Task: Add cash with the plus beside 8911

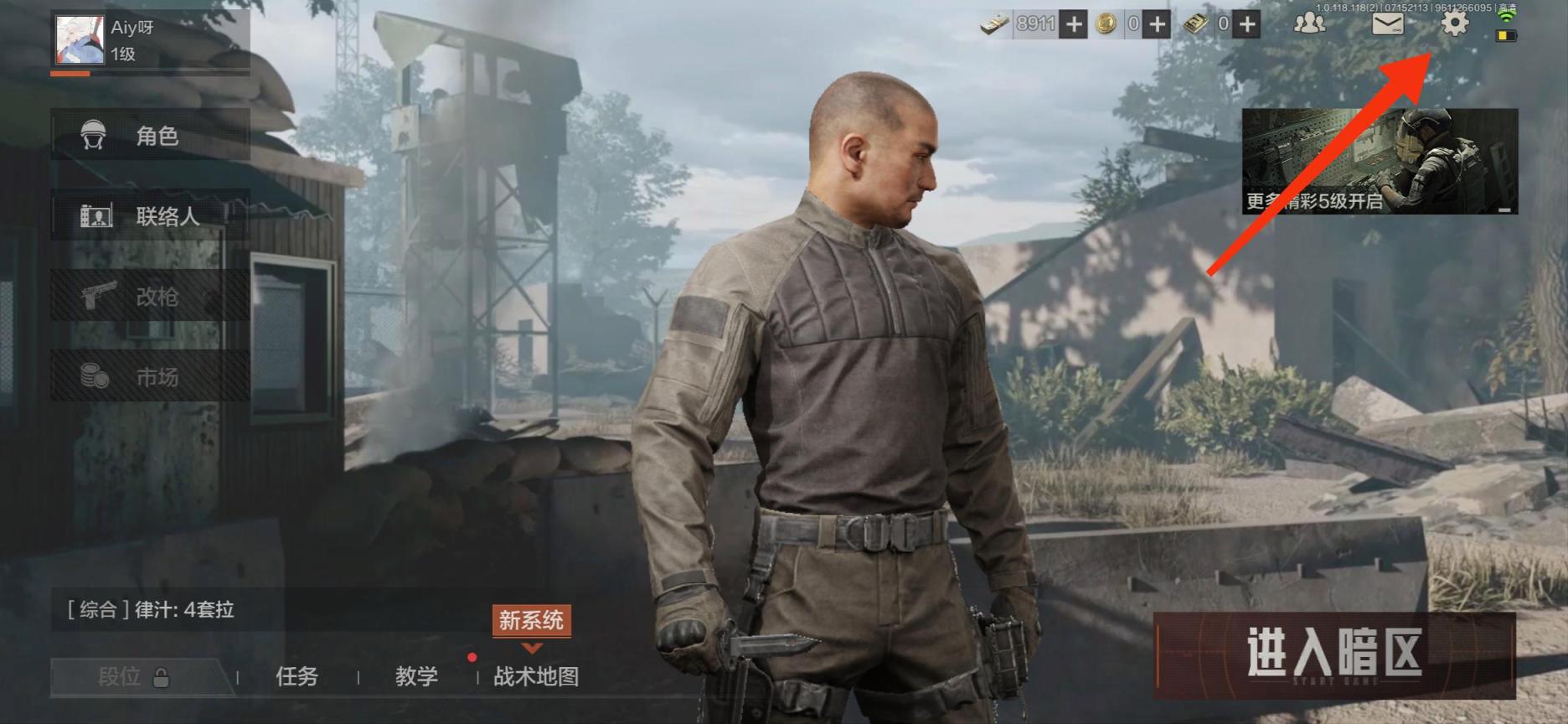Action: pos(1073,24)
